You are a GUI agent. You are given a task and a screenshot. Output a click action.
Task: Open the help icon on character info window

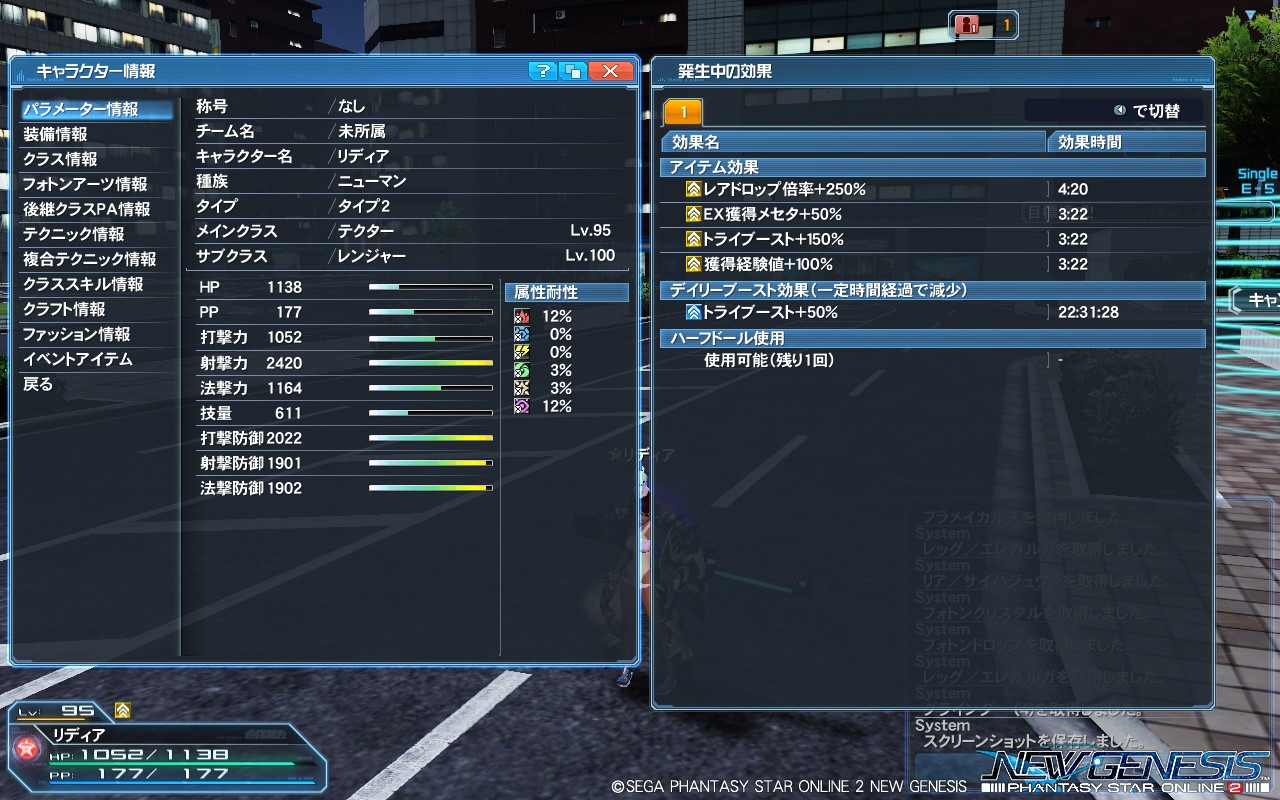543,71
